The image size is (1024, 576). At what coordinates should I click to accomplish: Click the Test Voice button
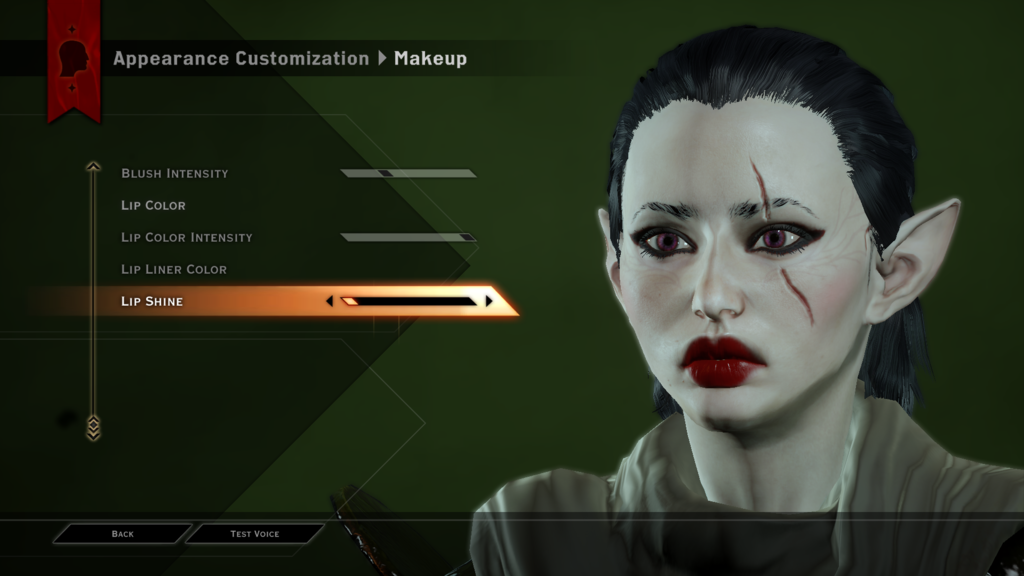[255, 534]
